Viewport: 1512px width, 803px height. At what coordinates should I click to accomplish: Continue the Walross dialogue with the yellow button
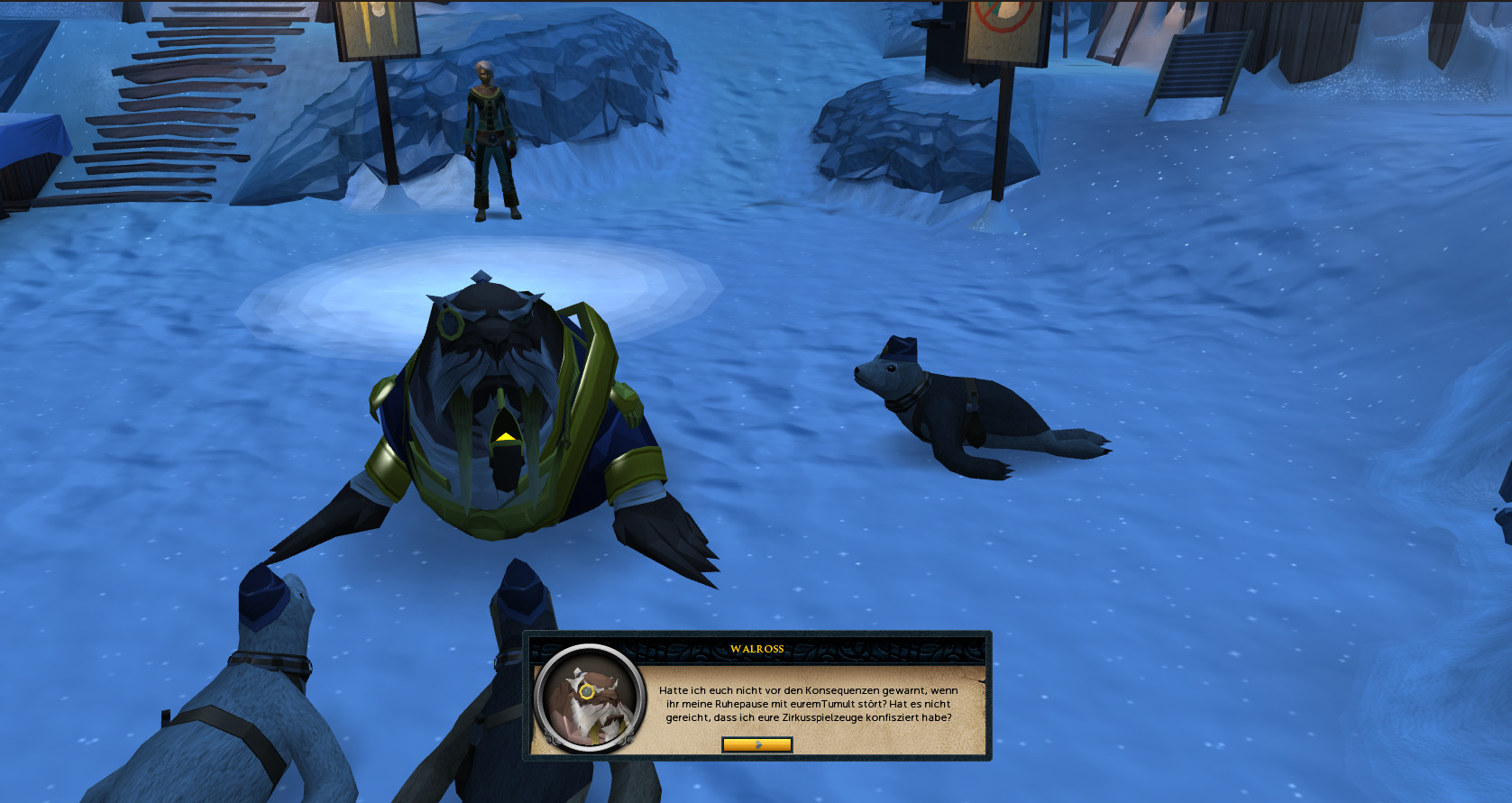click(x=756, y=744)
